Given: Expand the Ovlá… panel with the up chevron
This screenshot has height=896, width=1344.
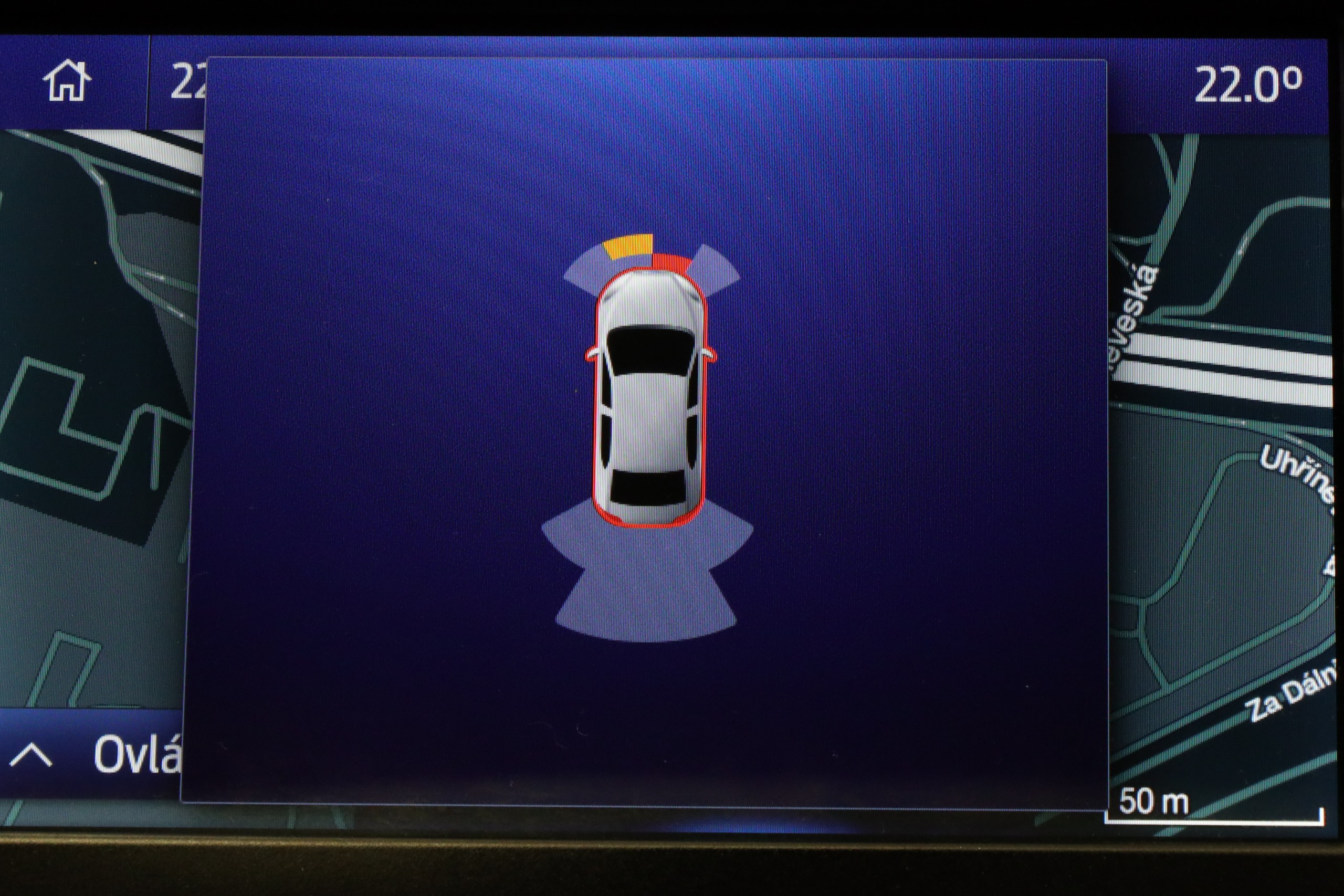Looking at the screenshot, I should point(31,755).
